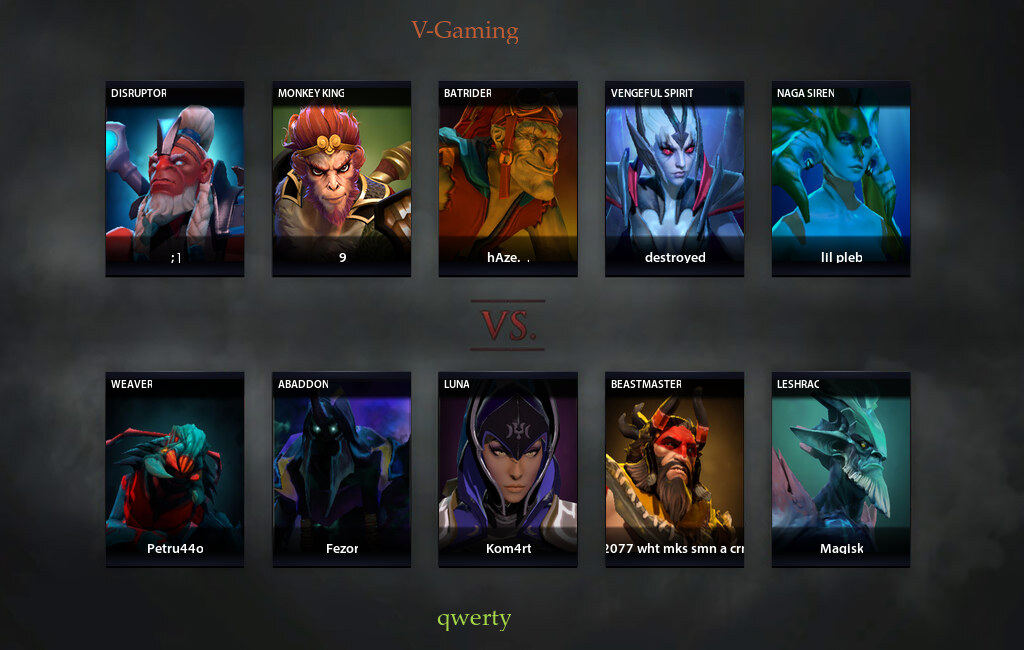The height and width of the screenshot is (650, 1024).
Task: Choose the Batrider card played by hAze
Action: [508, 178]
